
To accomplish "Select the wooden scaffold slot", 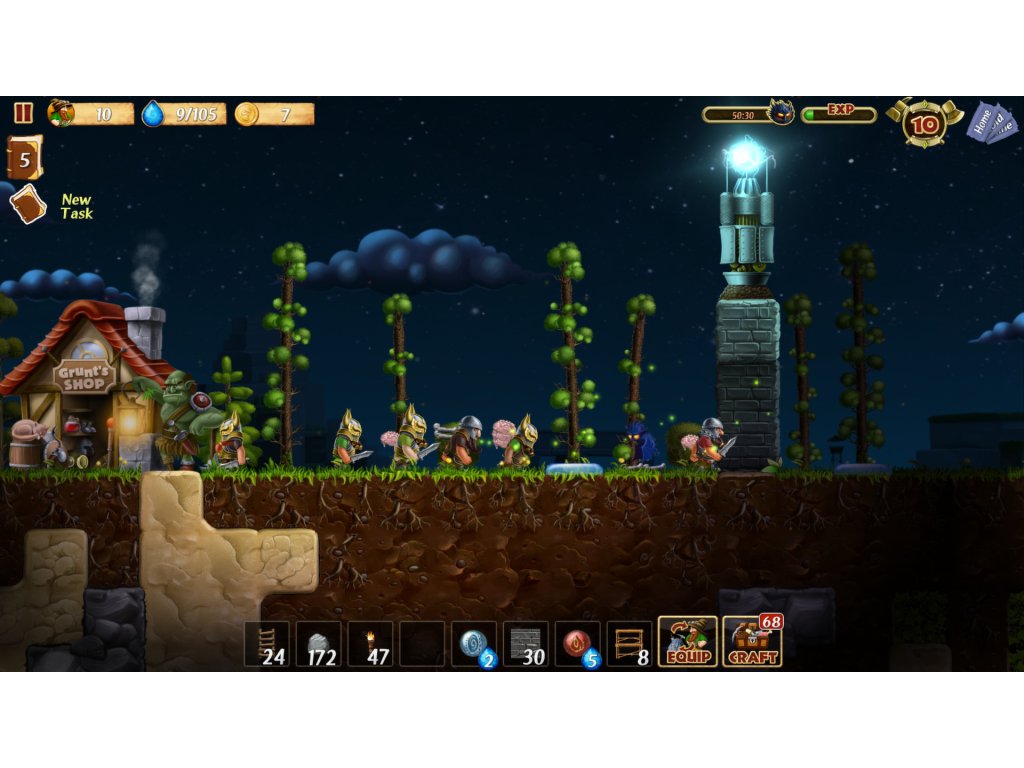I will 630,644.
